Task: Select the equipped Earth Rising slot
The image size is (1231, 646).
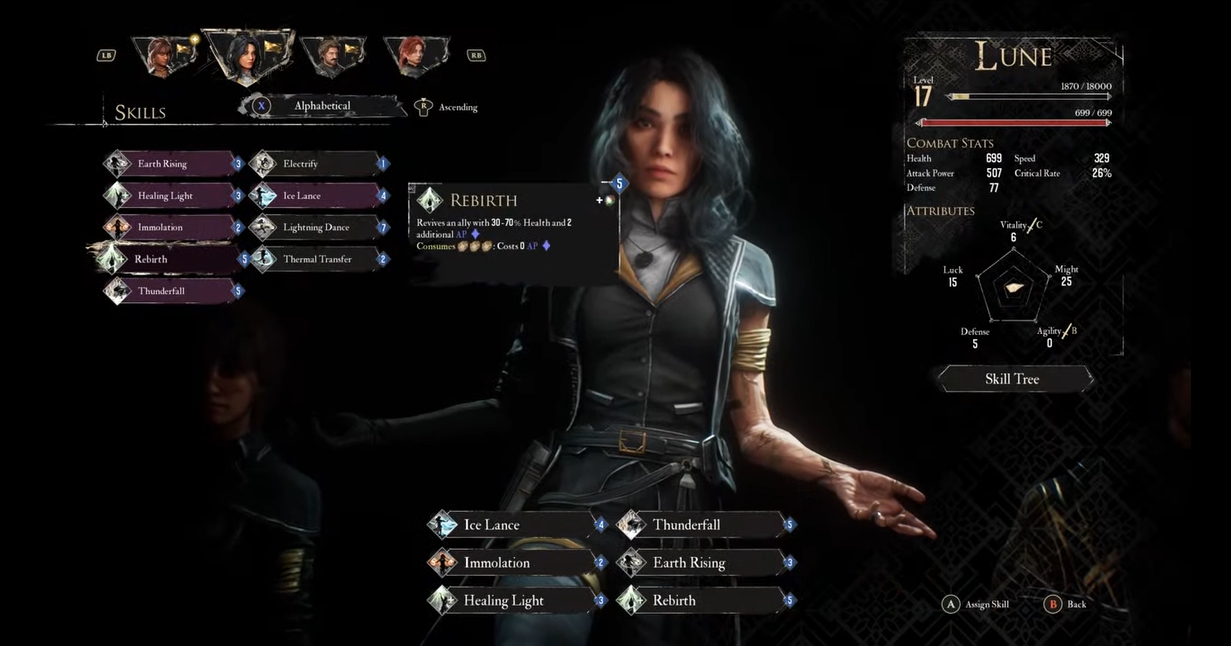Action: (702, 563)
